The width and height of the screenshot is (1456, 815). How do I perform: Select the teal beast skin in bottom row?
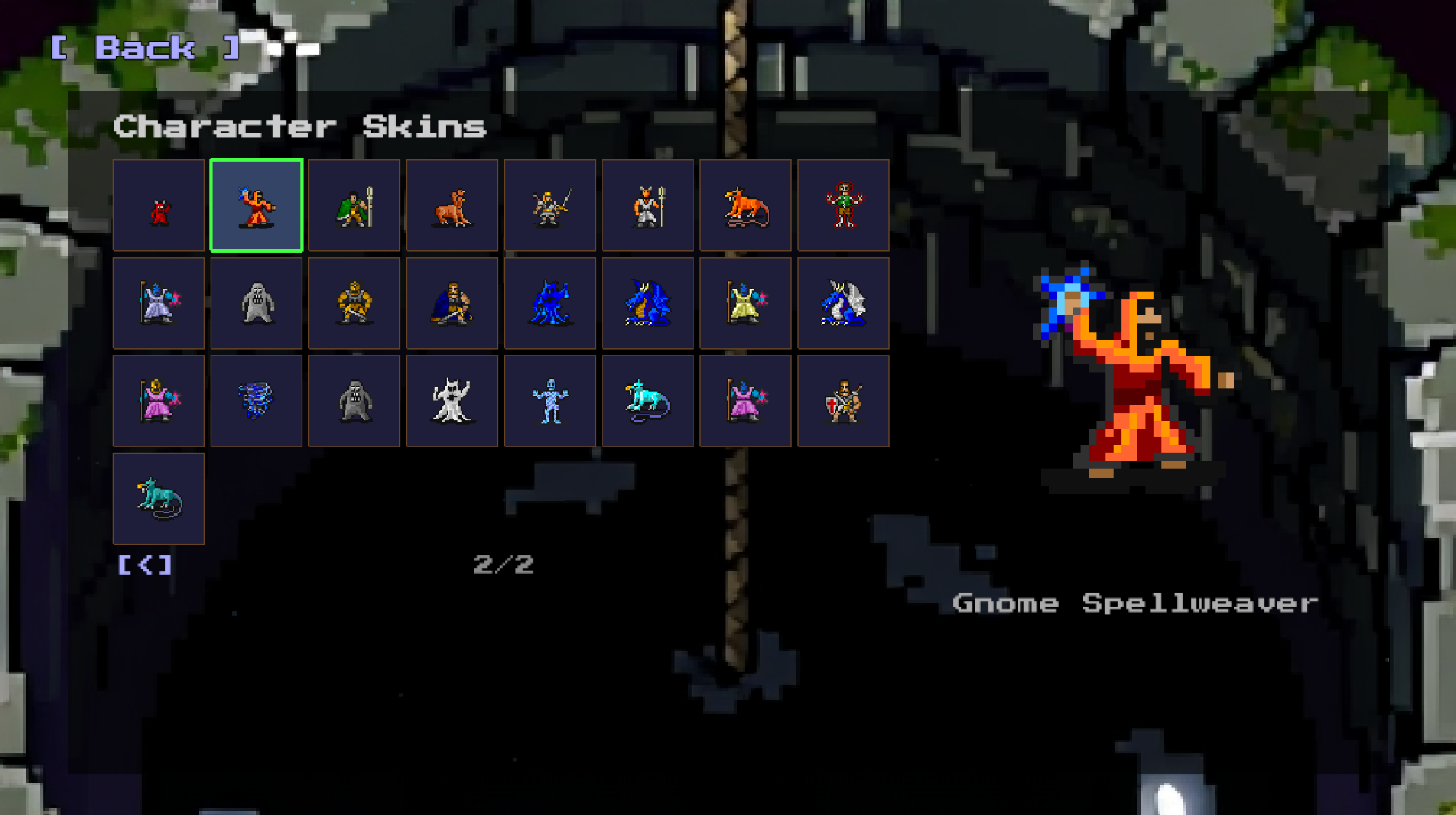tap(159, 499)
